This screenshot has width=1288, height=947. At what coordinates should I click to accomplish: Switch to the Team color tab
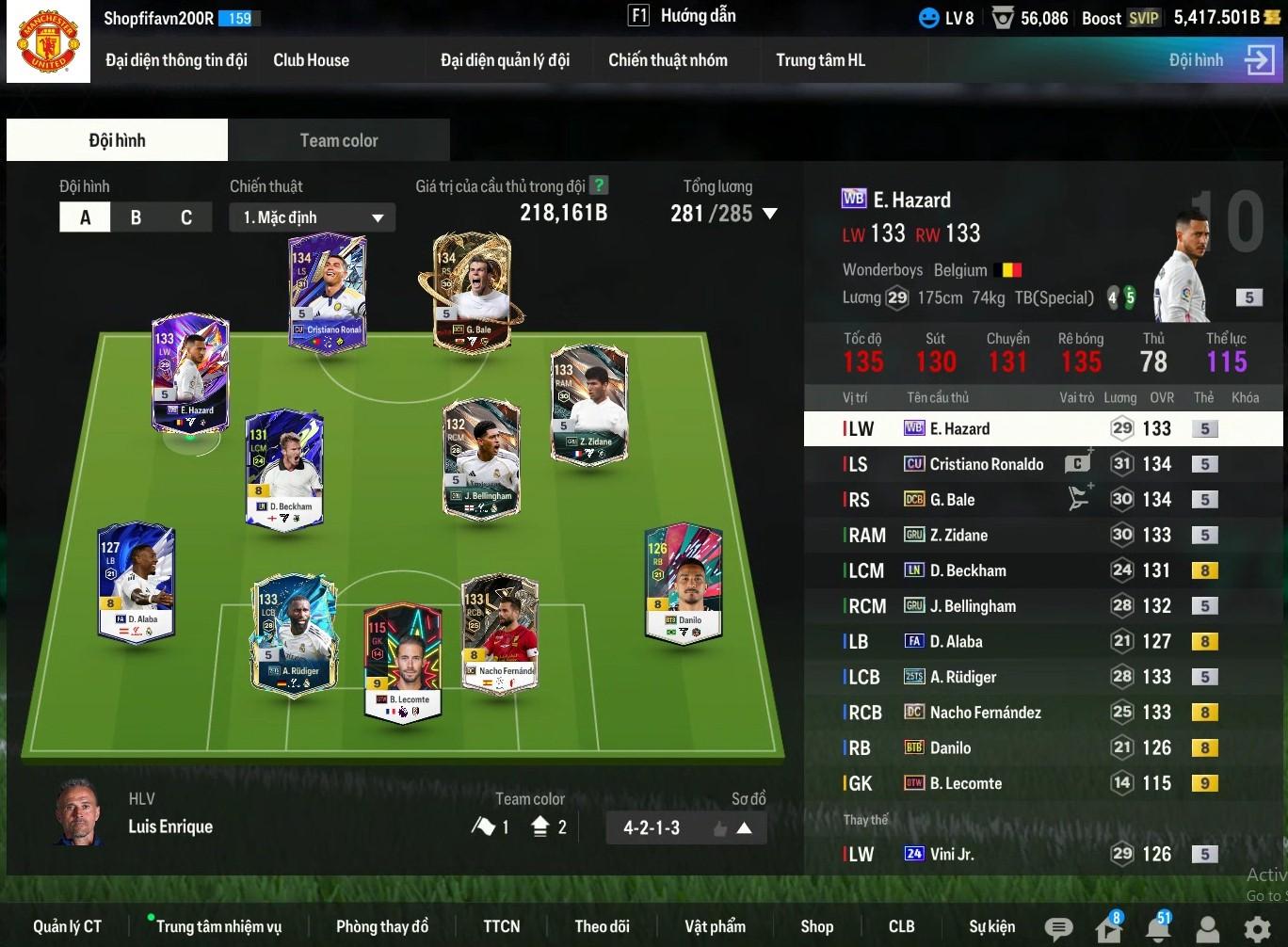coord(338,140)
